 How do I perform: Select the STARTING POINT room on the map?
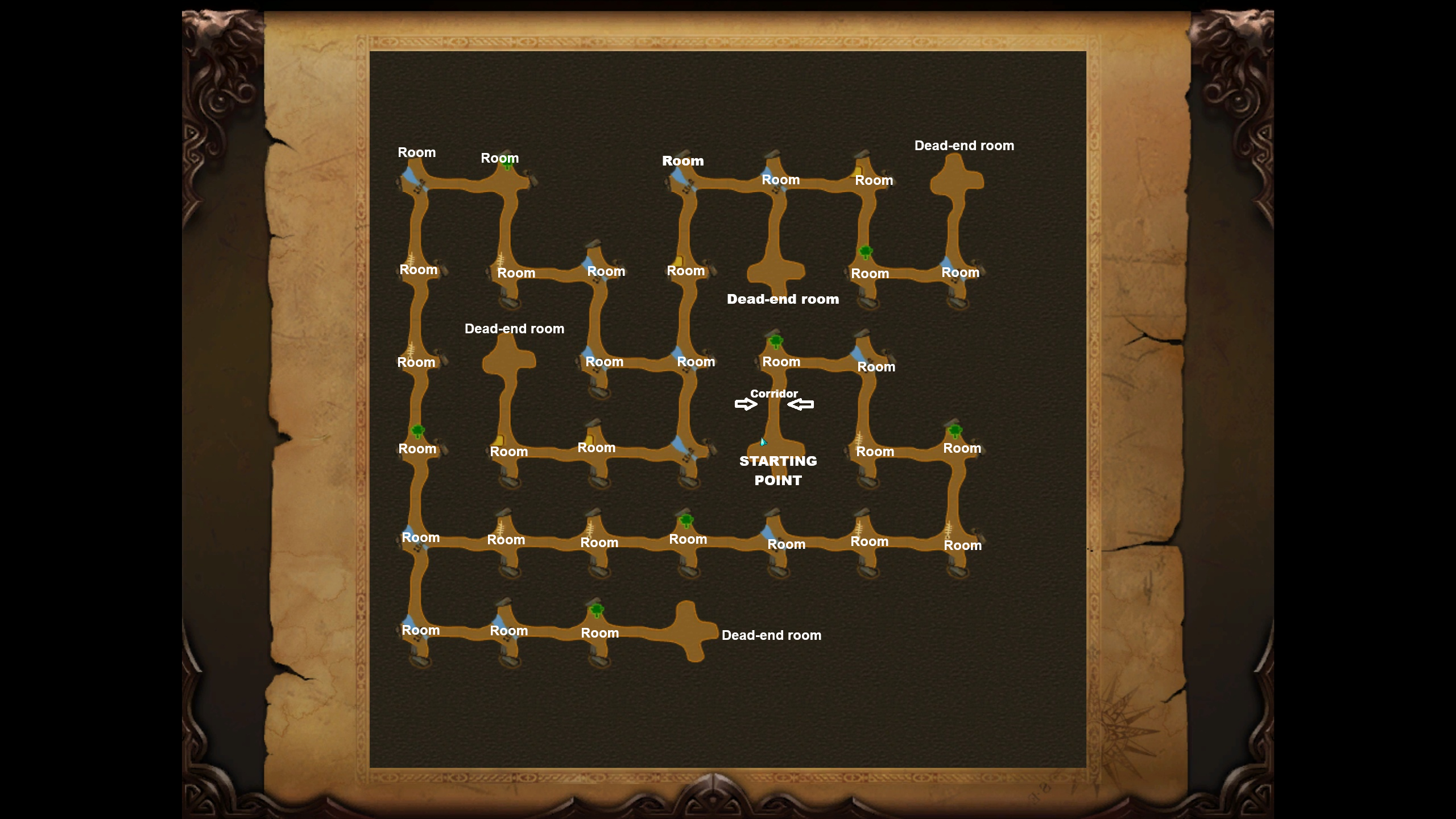pos(776,448)
